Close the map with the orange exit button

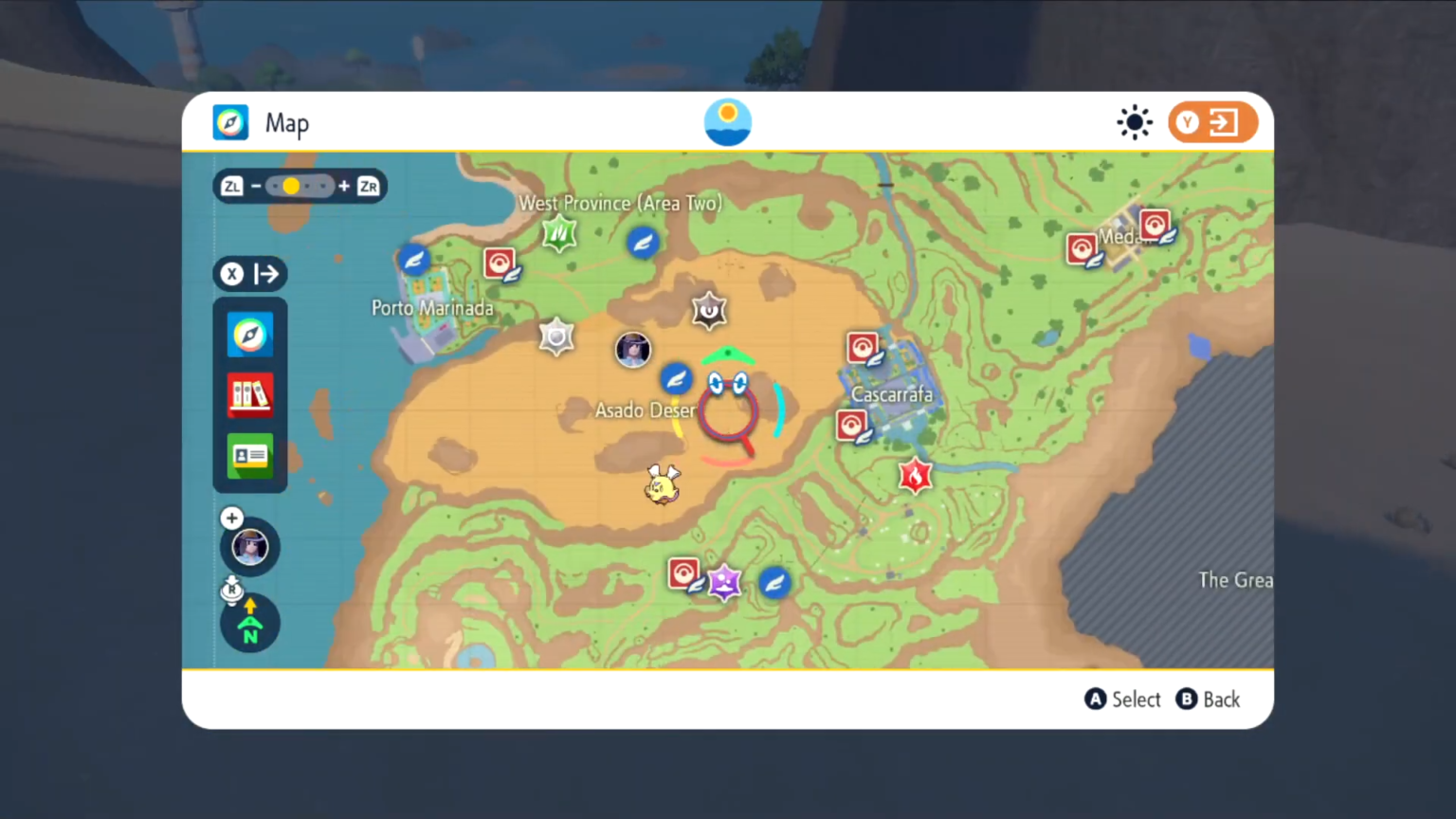pyautogui.click(x=1212, y=123)
